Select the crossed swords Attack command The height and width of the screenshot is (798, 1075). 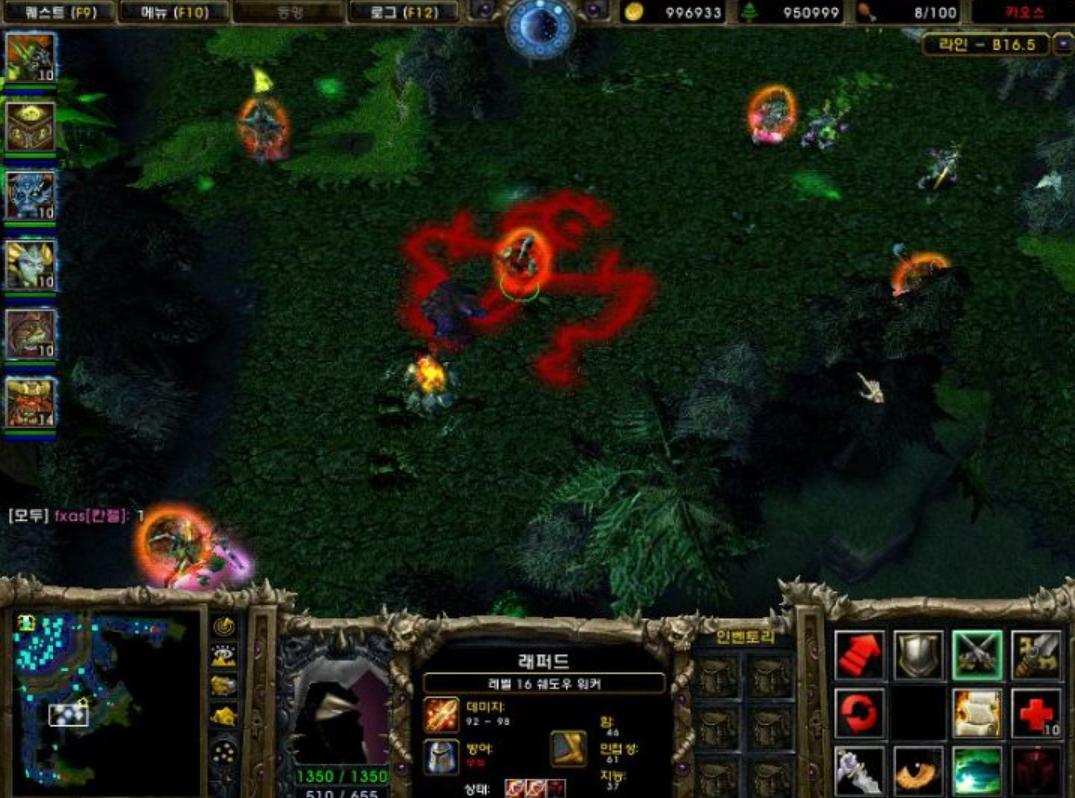[977, 655]
